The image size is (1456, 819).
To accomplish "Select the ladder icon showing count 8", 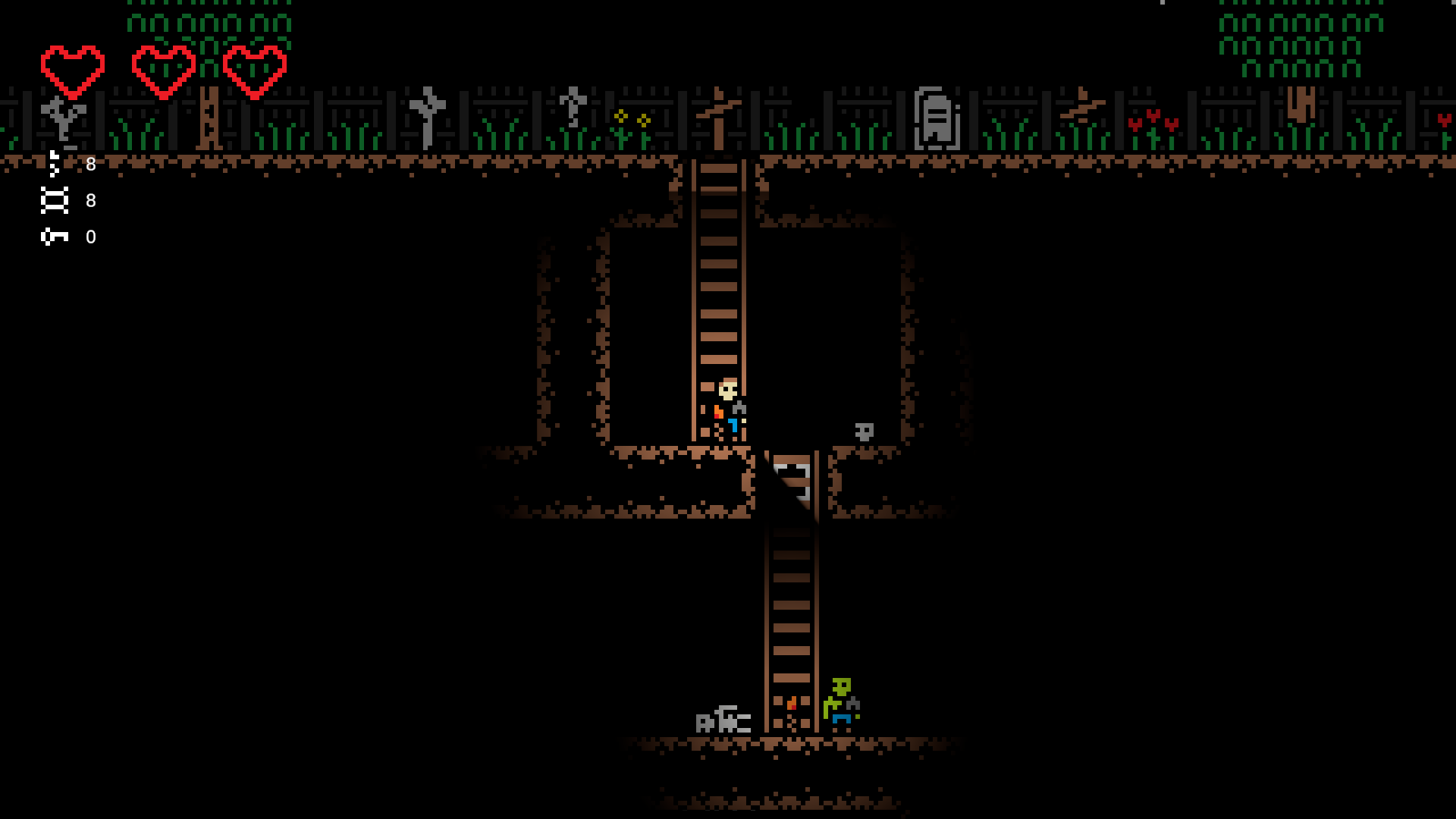I will point(55,199).
